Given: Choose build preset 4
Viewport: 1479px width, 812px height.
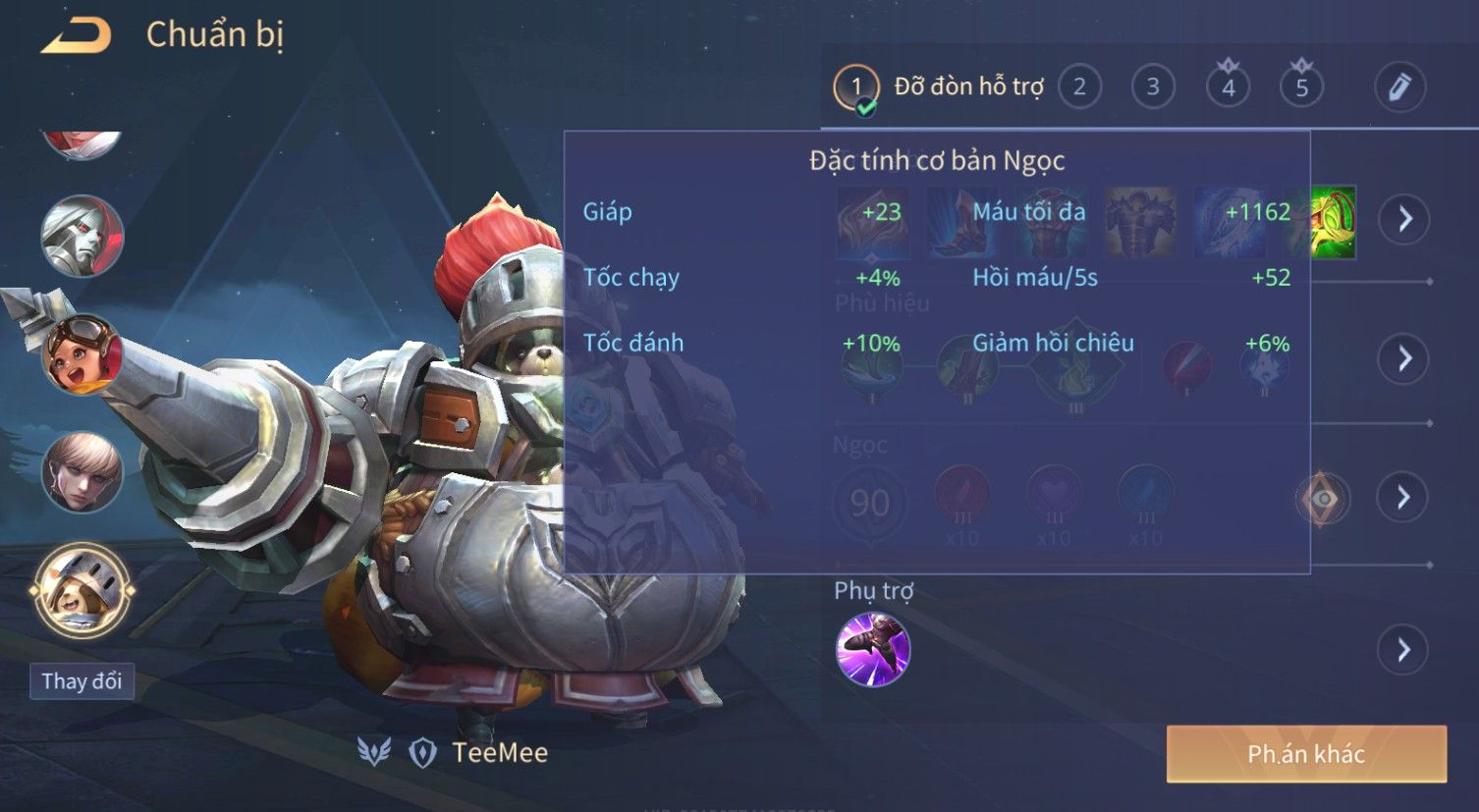Looking at the screenshot, I should tap(1228, 87).
